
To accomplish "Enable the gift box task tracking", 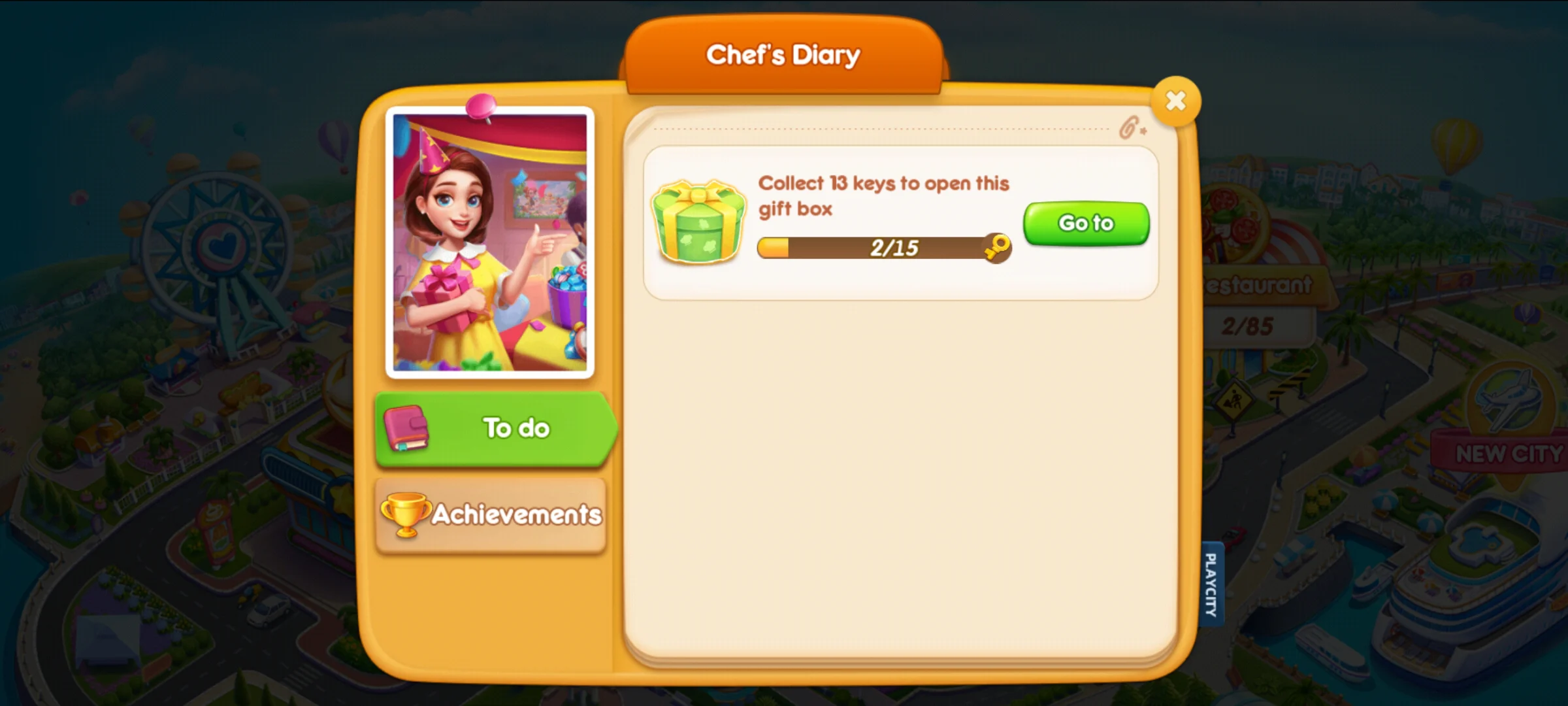I will coord(1085,223).
